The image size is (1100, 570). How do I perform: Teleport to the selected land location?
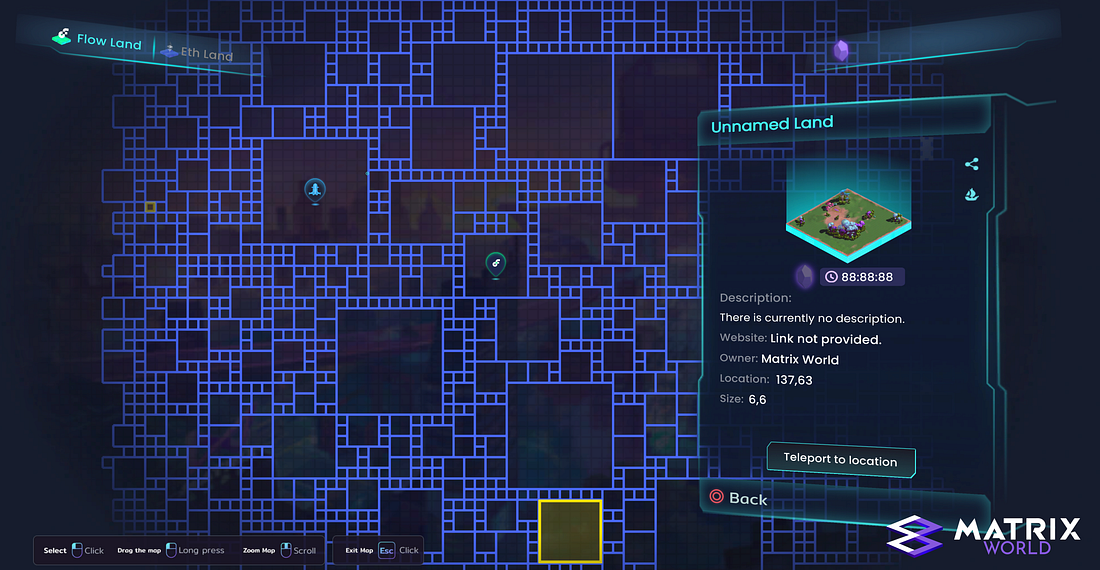point(840,460)
